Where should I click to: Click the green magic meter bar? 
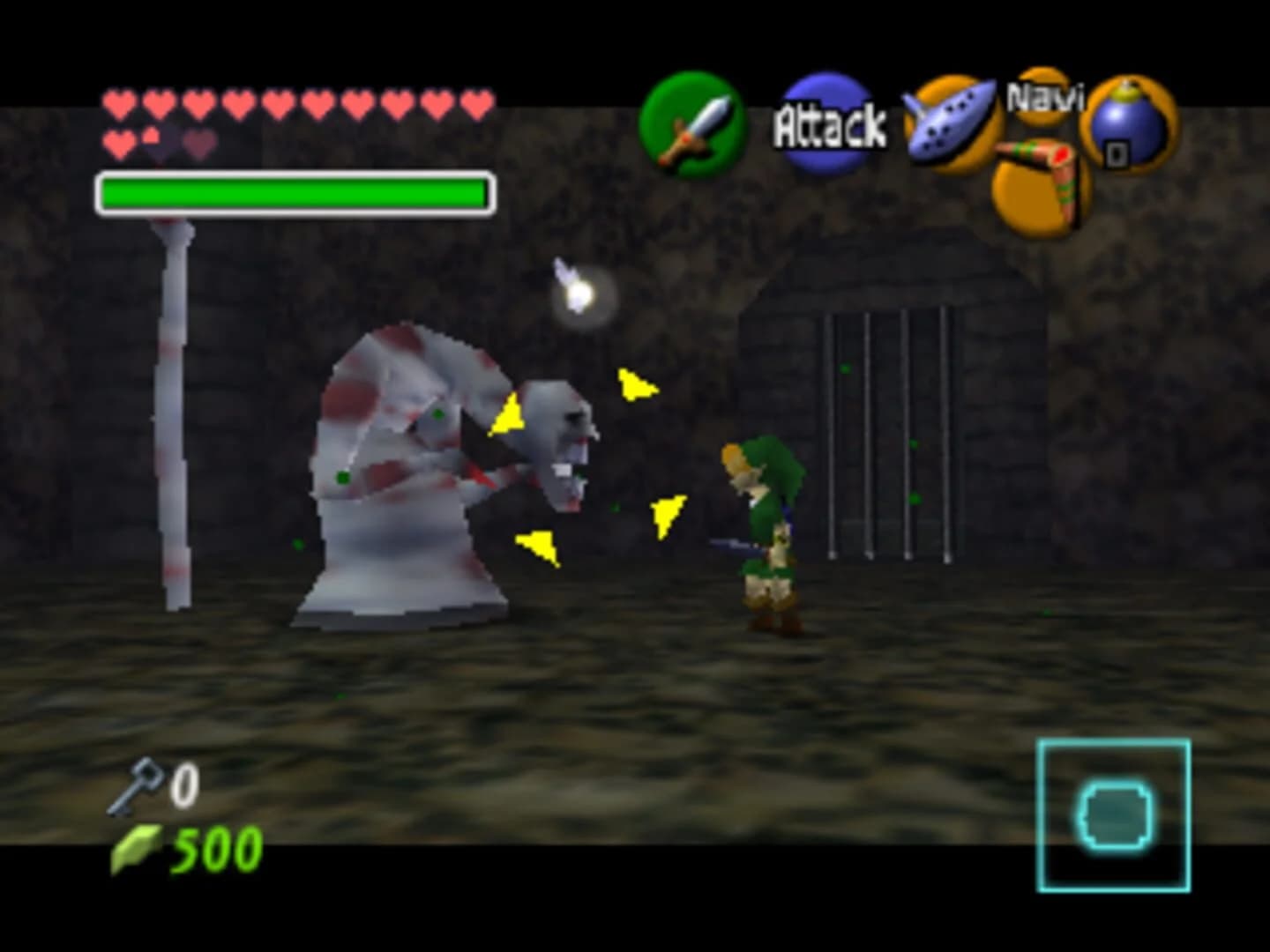pyautogui.click(x=295, y=192)
